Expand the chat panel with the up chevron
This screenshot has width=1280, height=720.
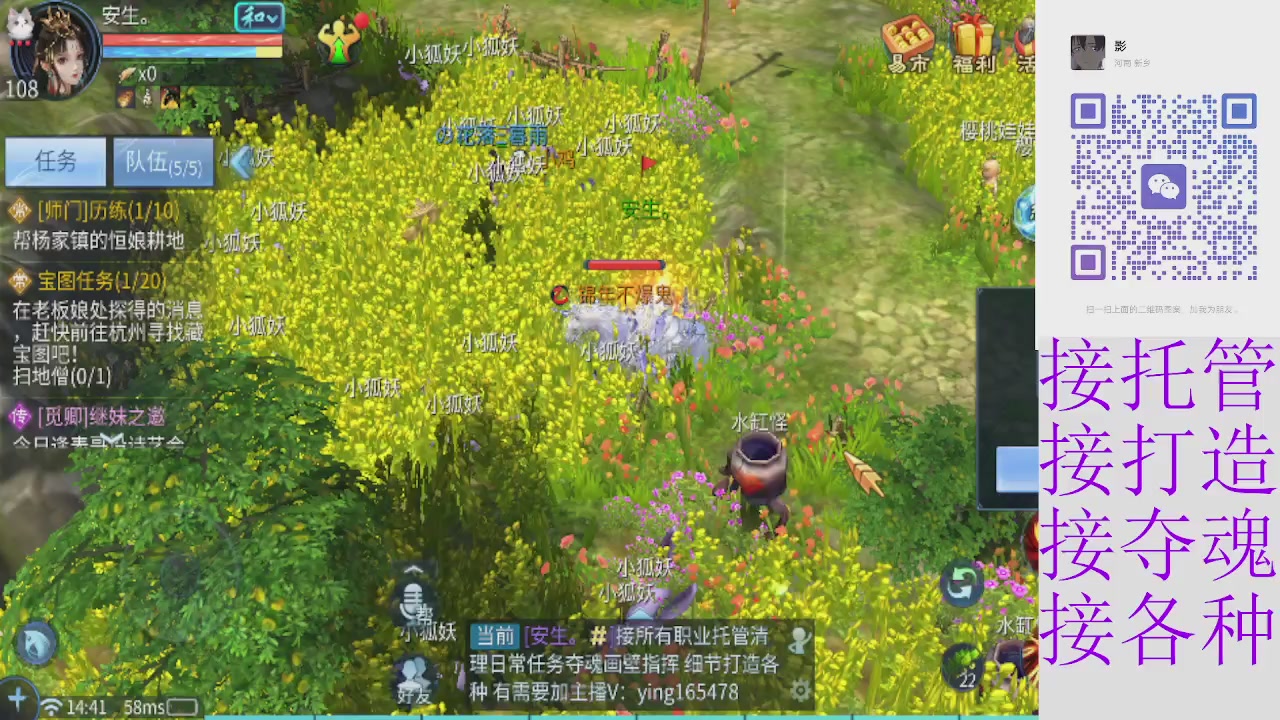pyautogui.click(x=414, y=570)
